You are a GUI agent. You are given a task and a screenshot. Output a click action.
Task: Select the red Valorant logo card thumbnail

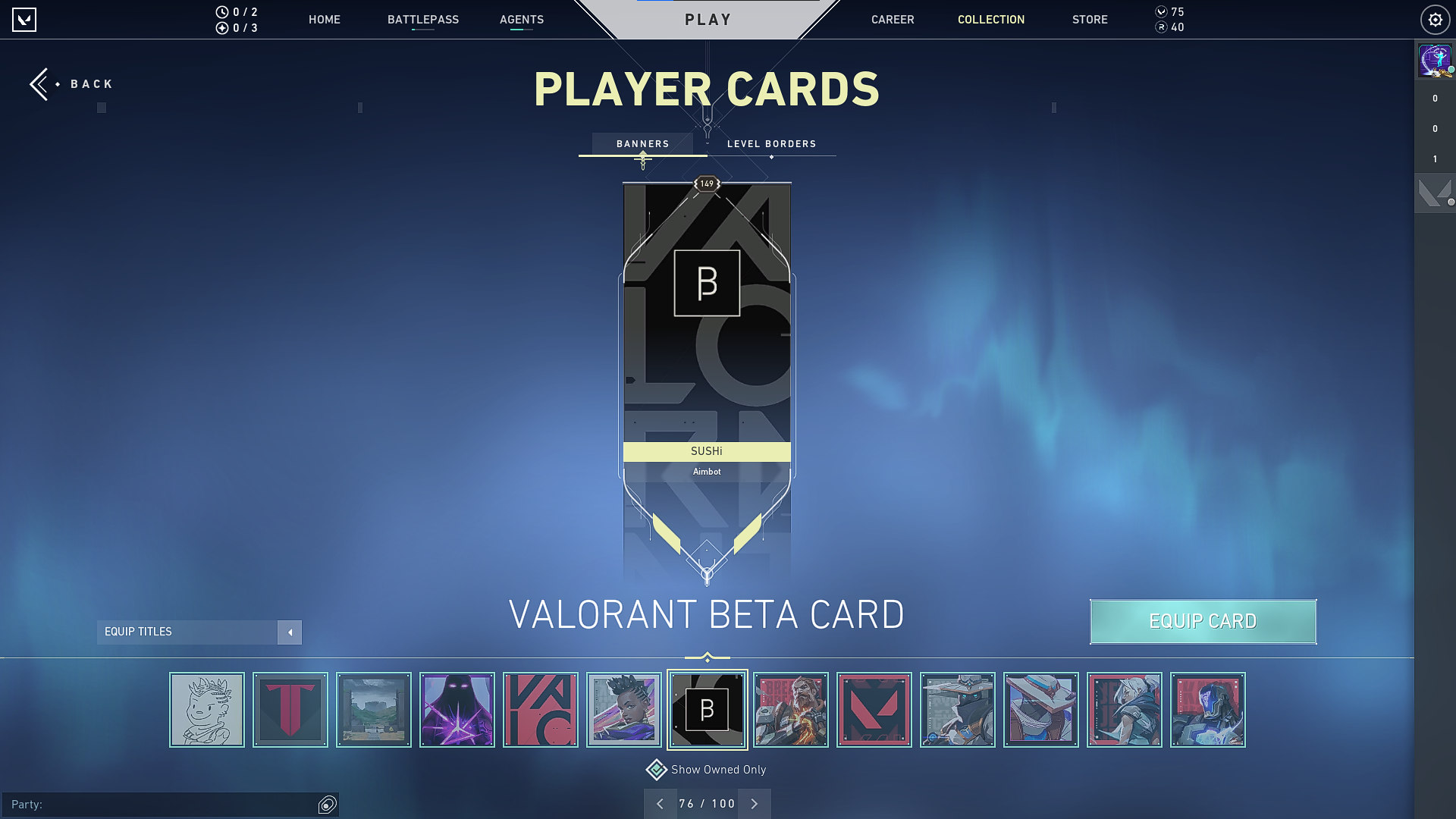874,709
